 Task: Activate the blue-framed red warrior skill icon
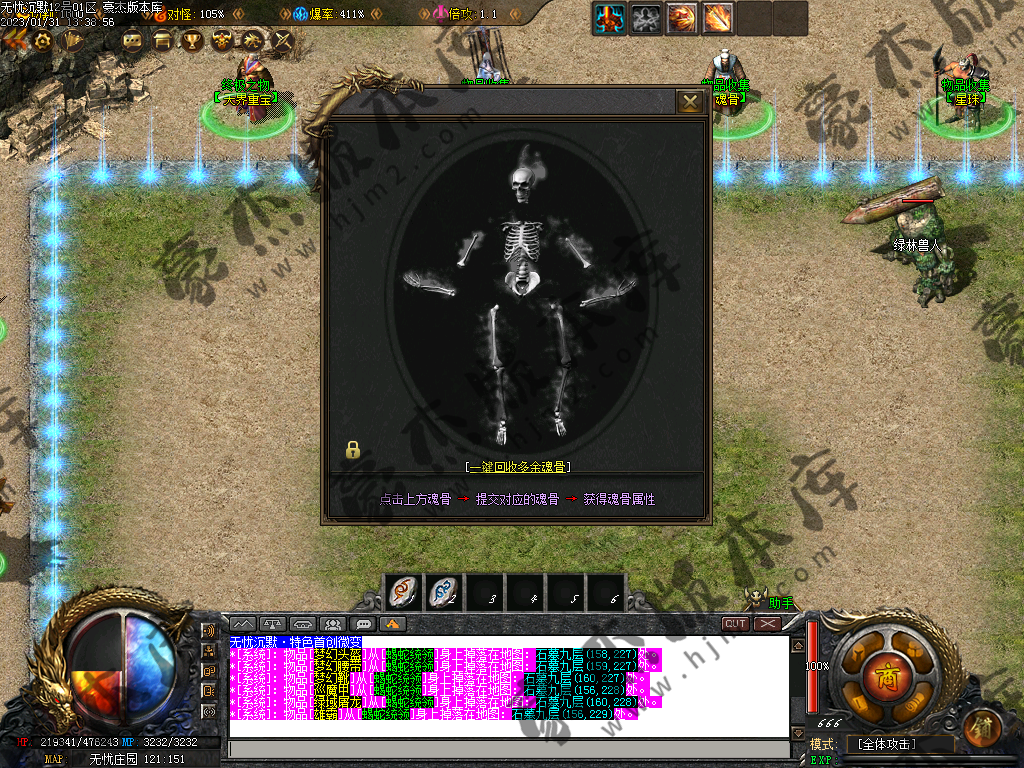pyautogui.click(x=610, y=18)
